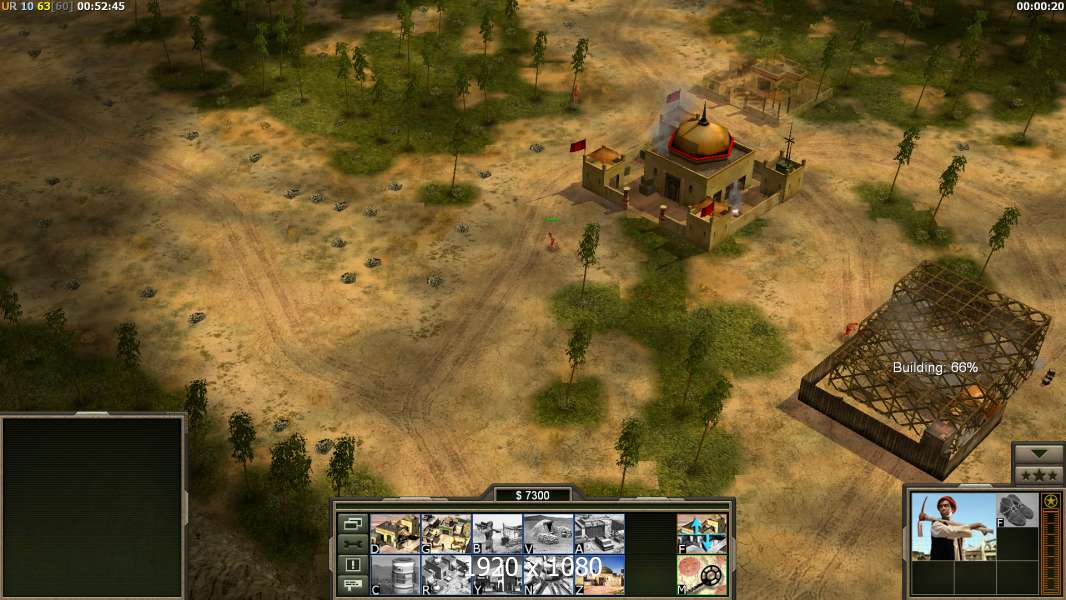
Task: Click the overlapping windows button
Action: coord(352,523)
